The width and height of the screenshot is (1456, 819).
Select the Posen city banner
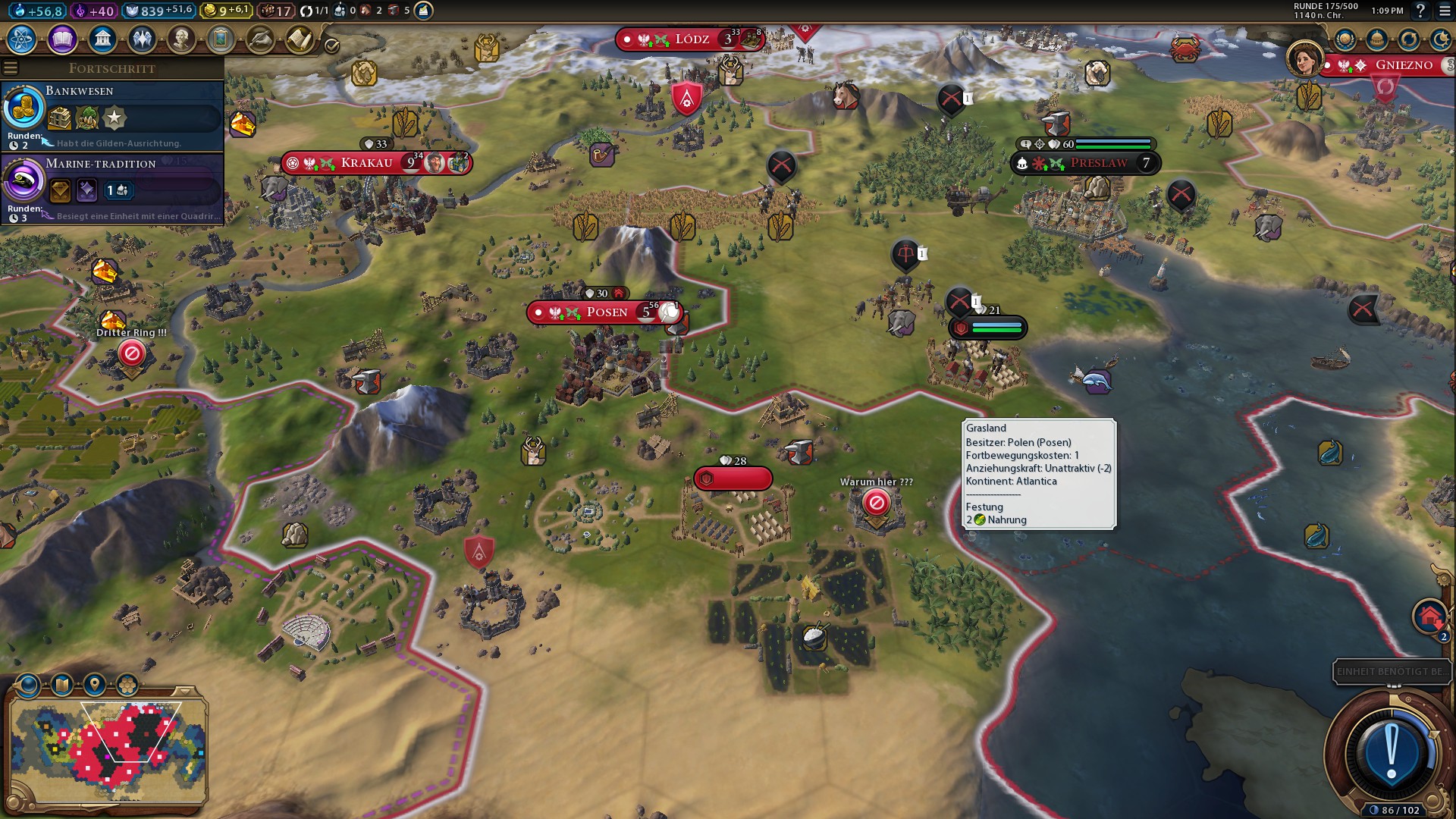pyautogui.click(x=607, y=312)
